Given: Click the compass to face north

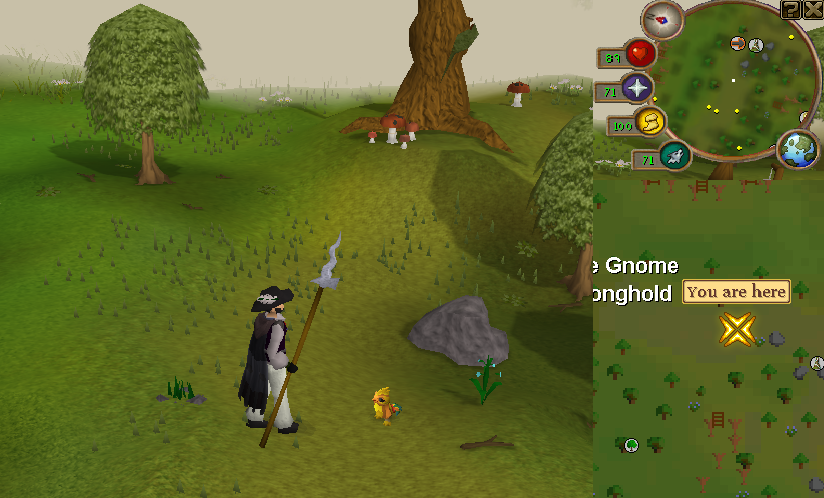Looking at the screenshot, I should [x=661, y=17].
